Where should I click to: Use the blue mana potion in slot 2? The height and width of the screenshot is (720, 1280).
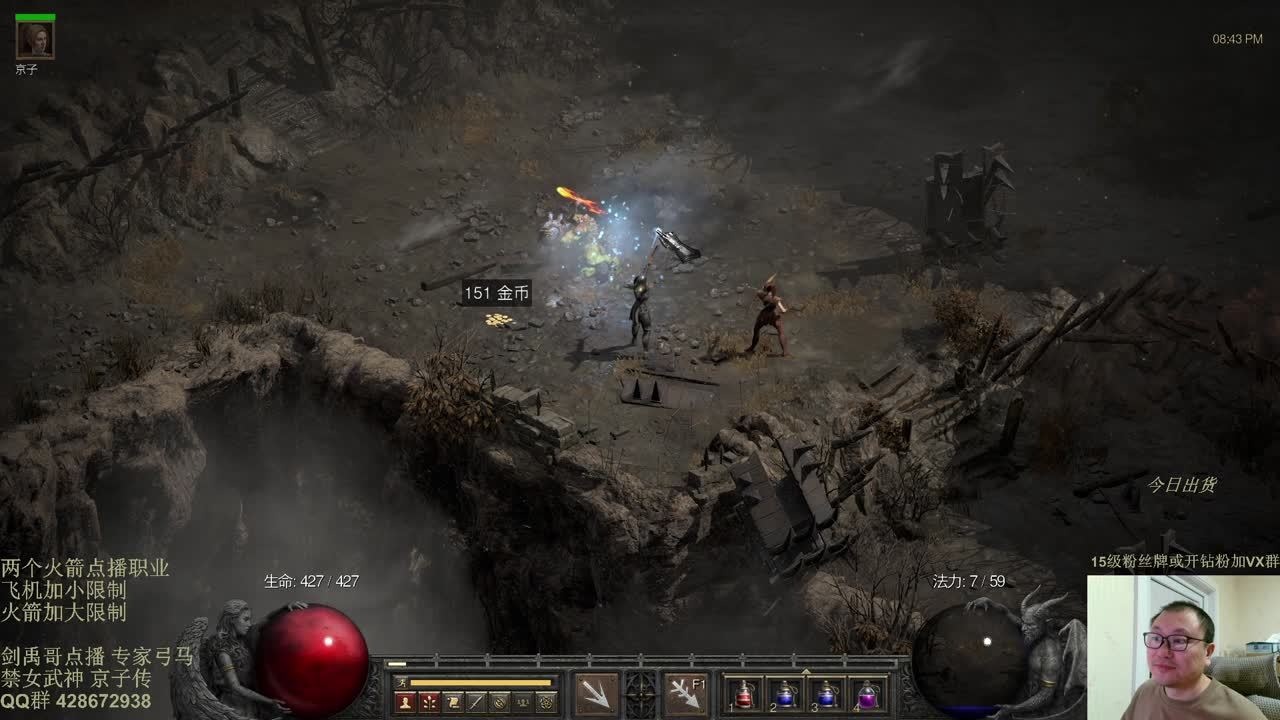point(785,694)
